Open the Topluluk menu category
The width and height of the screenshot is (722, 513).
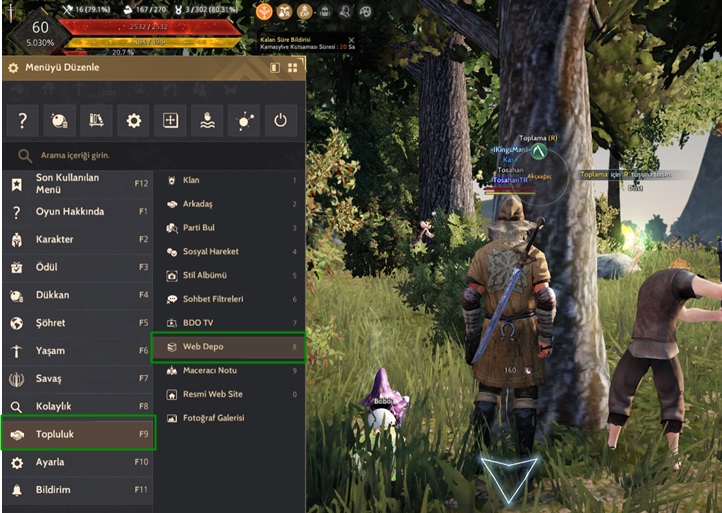78,435
